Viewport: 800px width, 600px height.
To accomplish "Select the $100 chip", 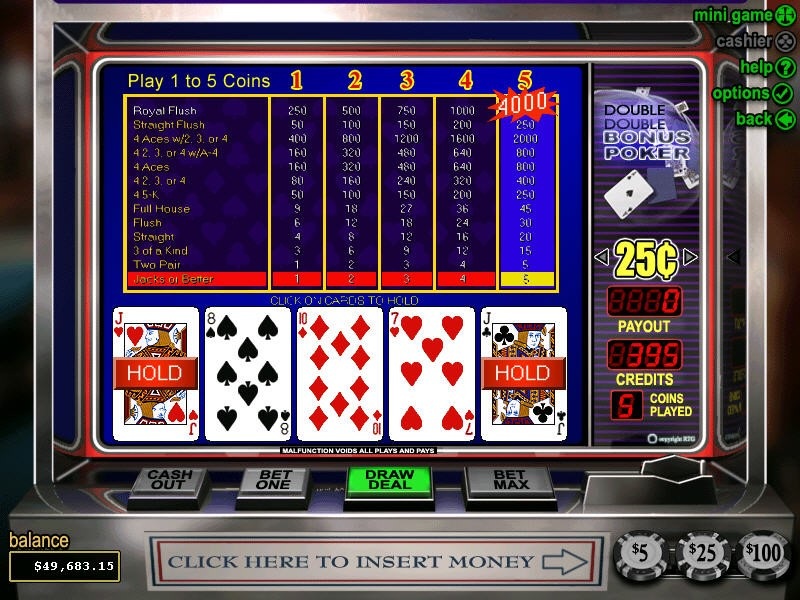I will (x=763, y=553).
